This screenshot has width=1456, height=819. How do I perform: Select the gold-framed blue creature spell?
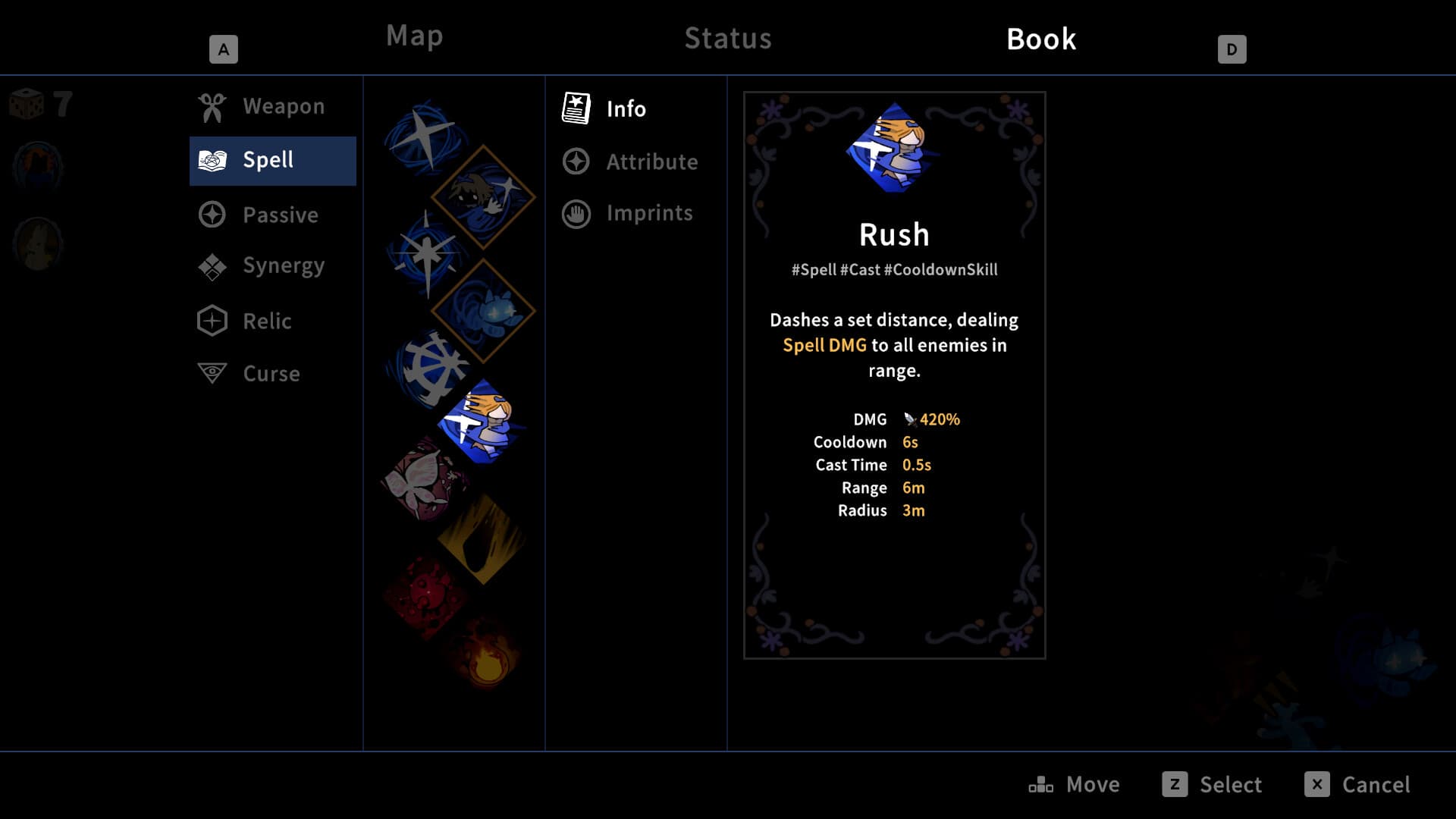tap(483, 310)
